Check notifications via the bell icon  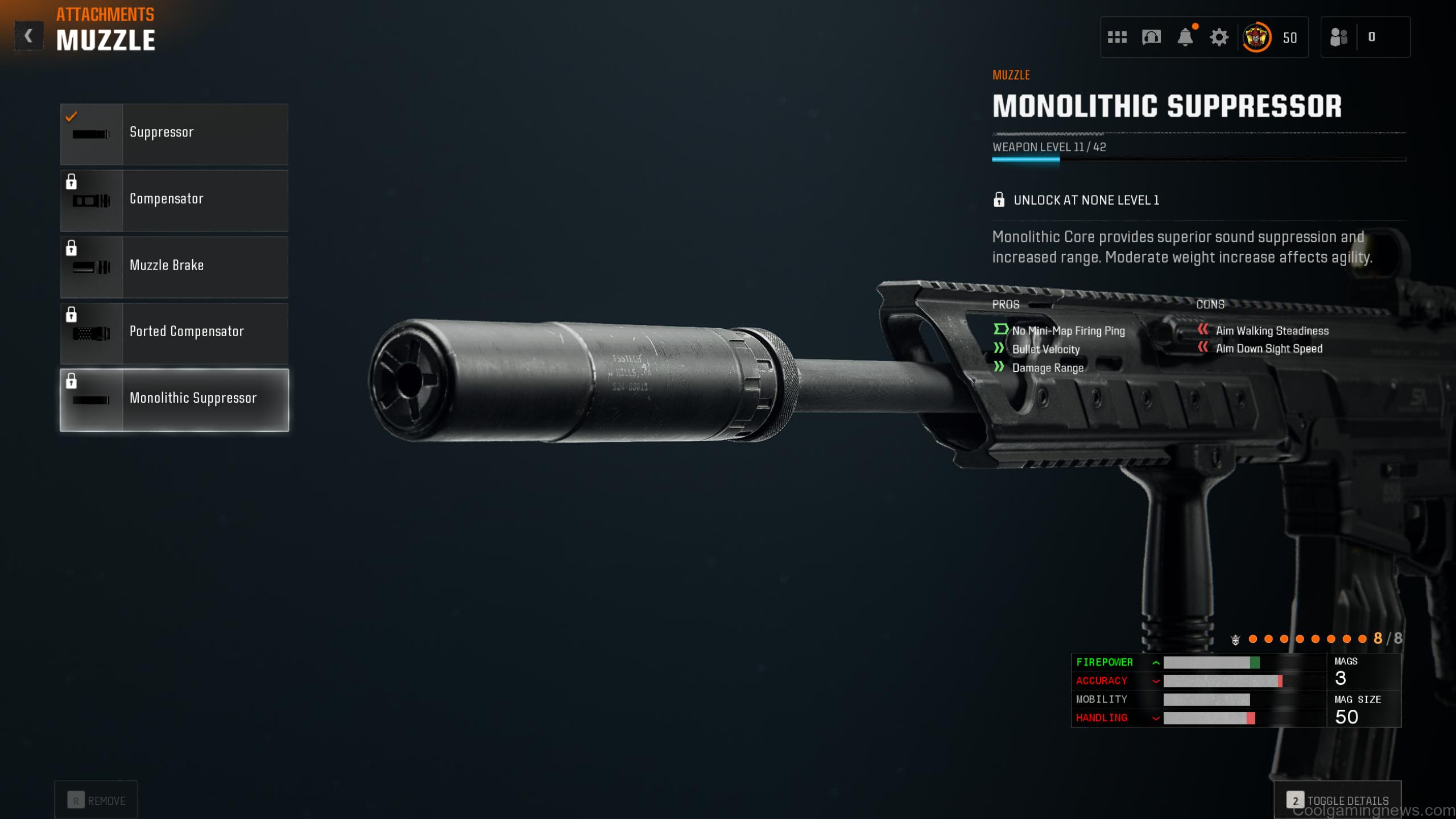1185,37
